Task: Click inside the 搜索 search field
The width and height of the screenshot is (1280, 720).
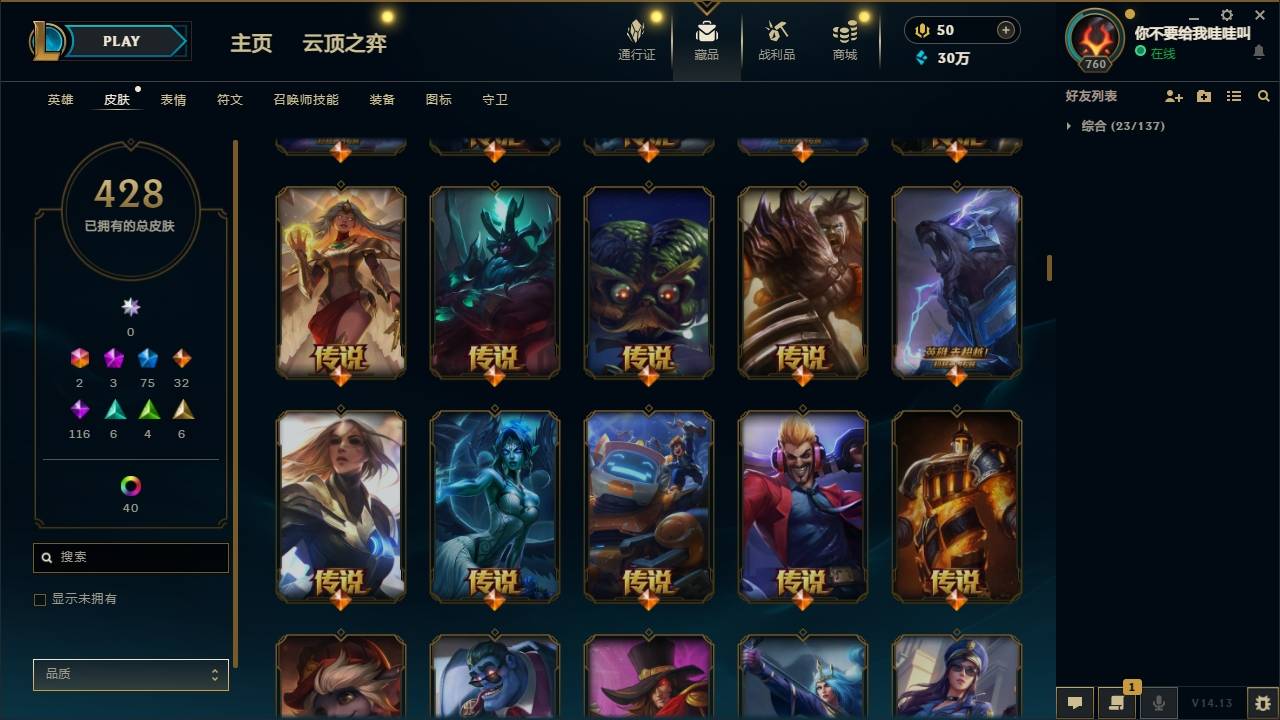Action: 130,557
